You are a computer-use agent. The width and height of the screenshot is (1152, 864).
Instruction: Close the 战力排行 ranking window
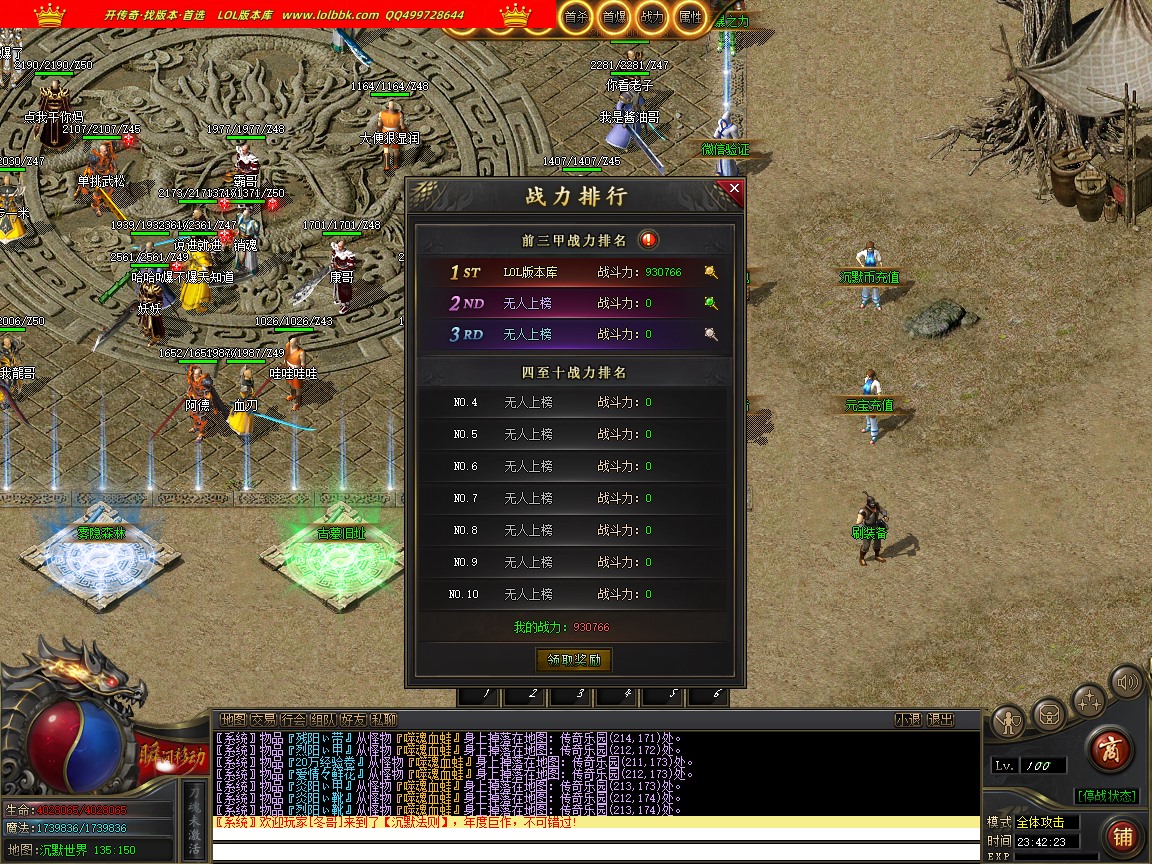tap(735, 187)
